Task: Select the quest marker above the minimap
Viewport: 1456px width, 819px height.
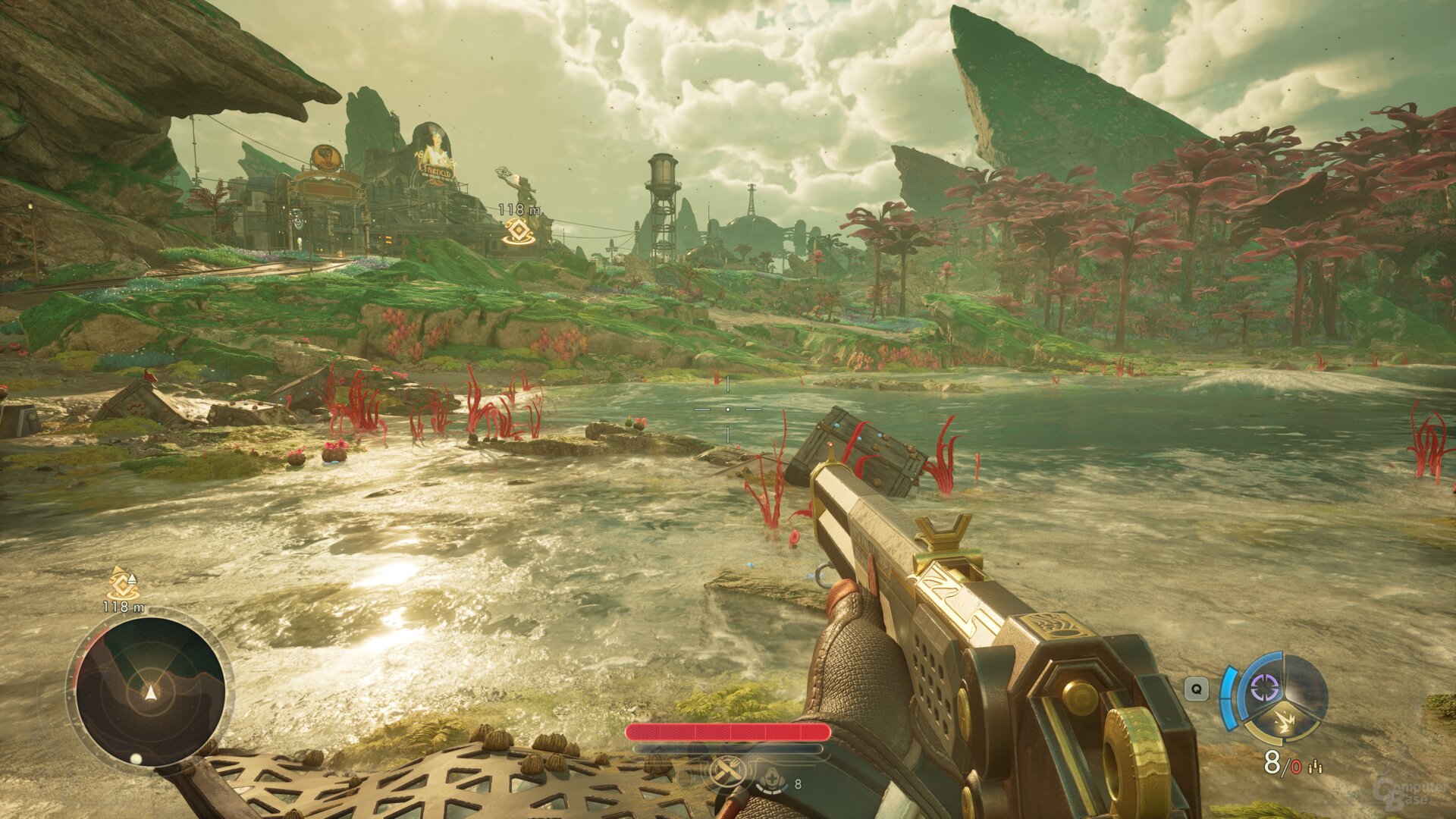Action: click(121, 584)
